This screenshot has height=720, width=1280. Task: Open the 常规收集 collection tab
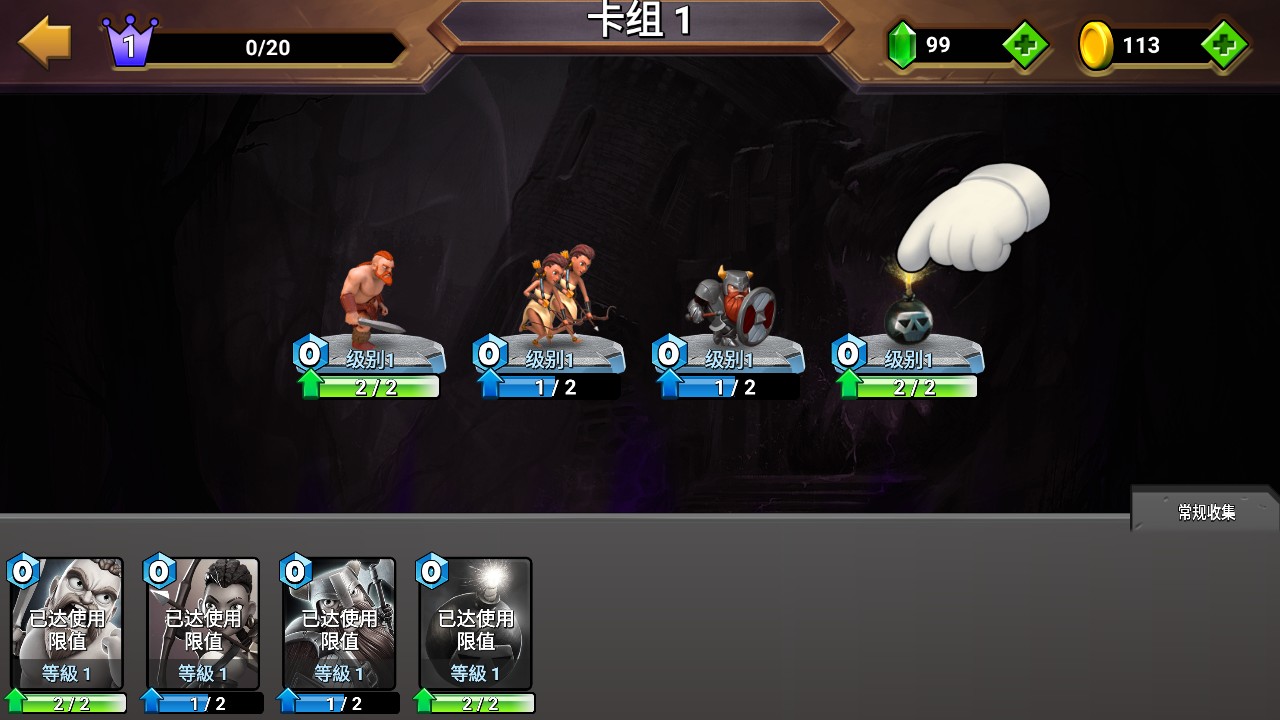pyautogui.click(x=1206, y=512)
